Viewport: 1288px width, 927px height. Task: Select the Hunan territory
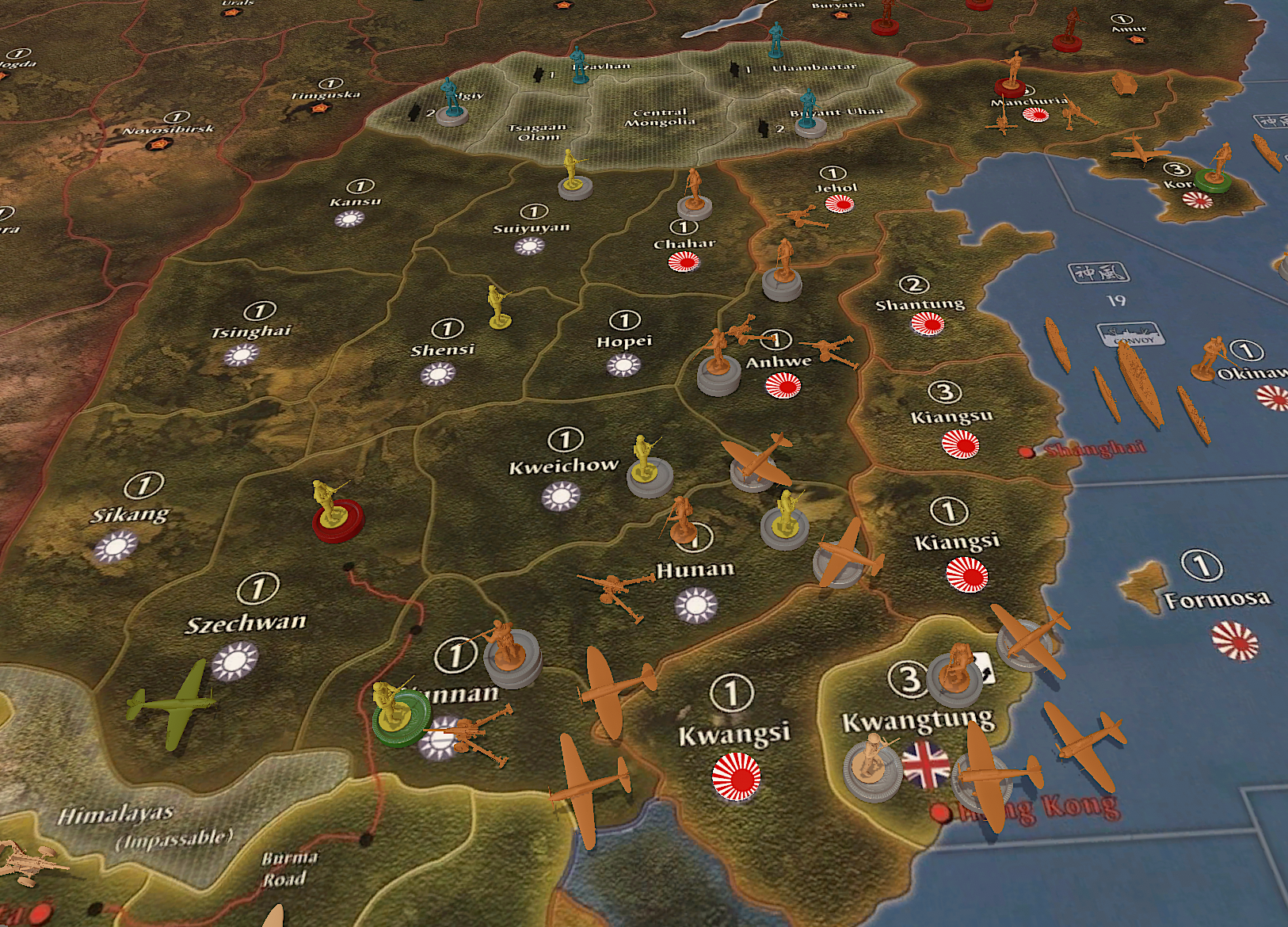point(695,570)
